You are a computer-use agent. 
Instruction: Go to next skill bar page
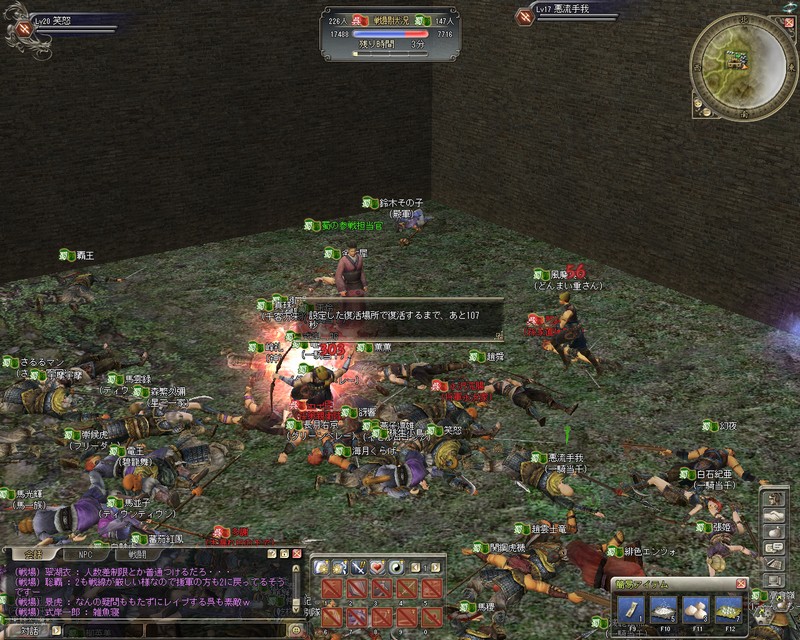(437, 567)
